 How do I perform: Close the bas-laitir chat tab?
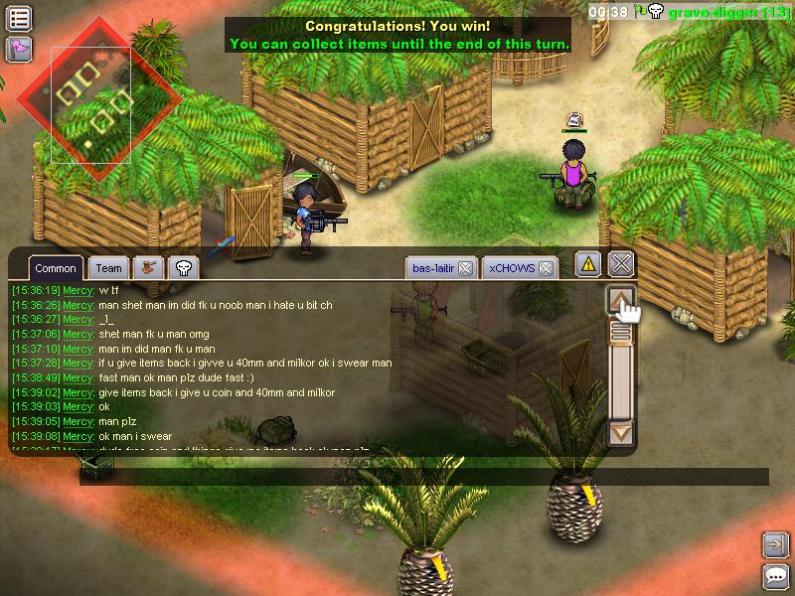point(466,268)
